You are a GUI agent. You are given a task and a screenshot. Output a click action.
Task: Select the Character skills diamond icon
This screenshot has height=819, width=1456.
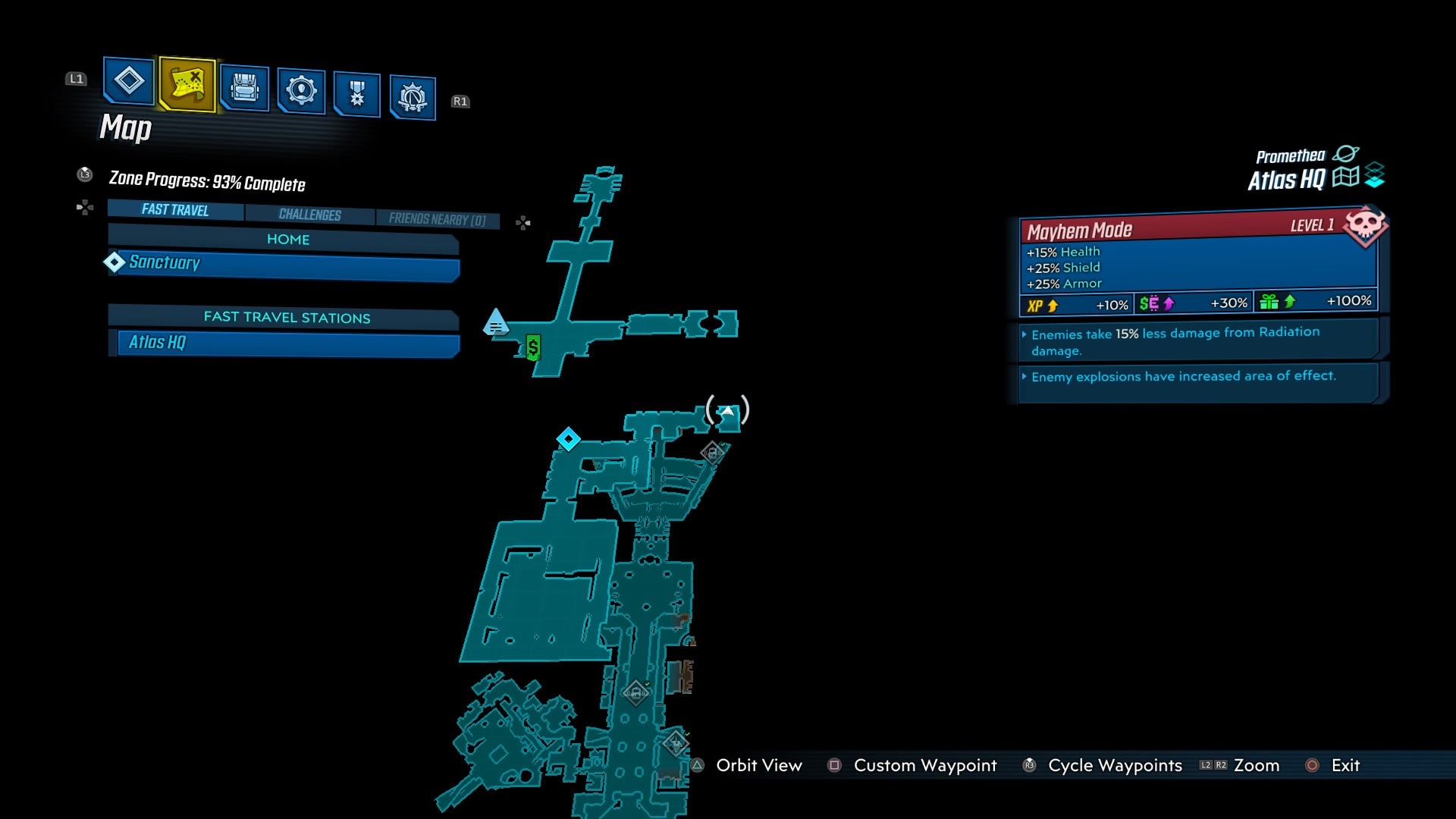(x=127, y=83)
